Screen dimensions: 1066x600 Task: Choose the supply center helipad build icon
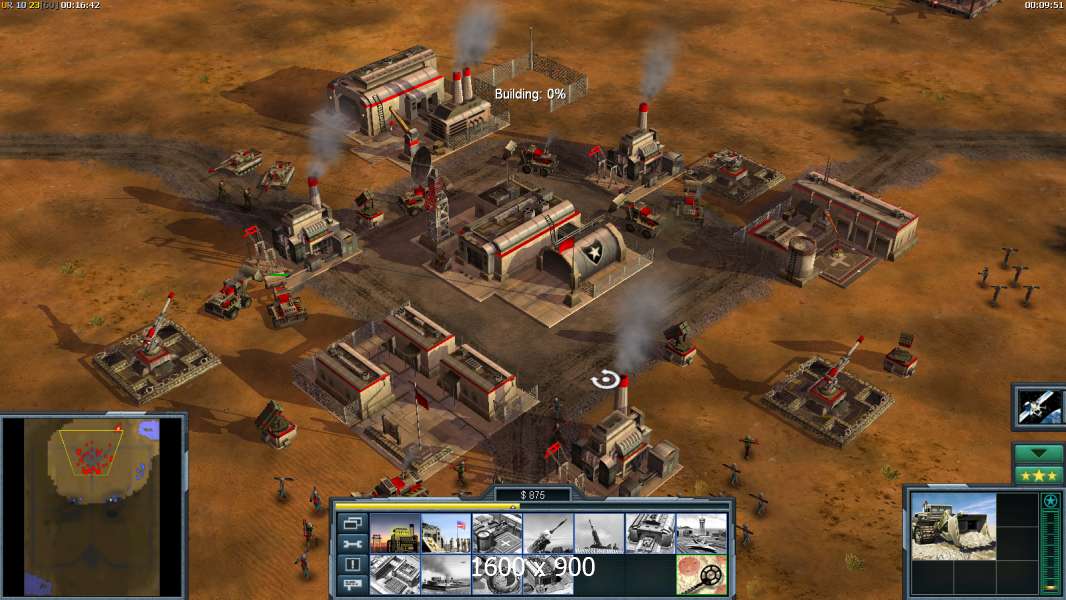(496, 533)
